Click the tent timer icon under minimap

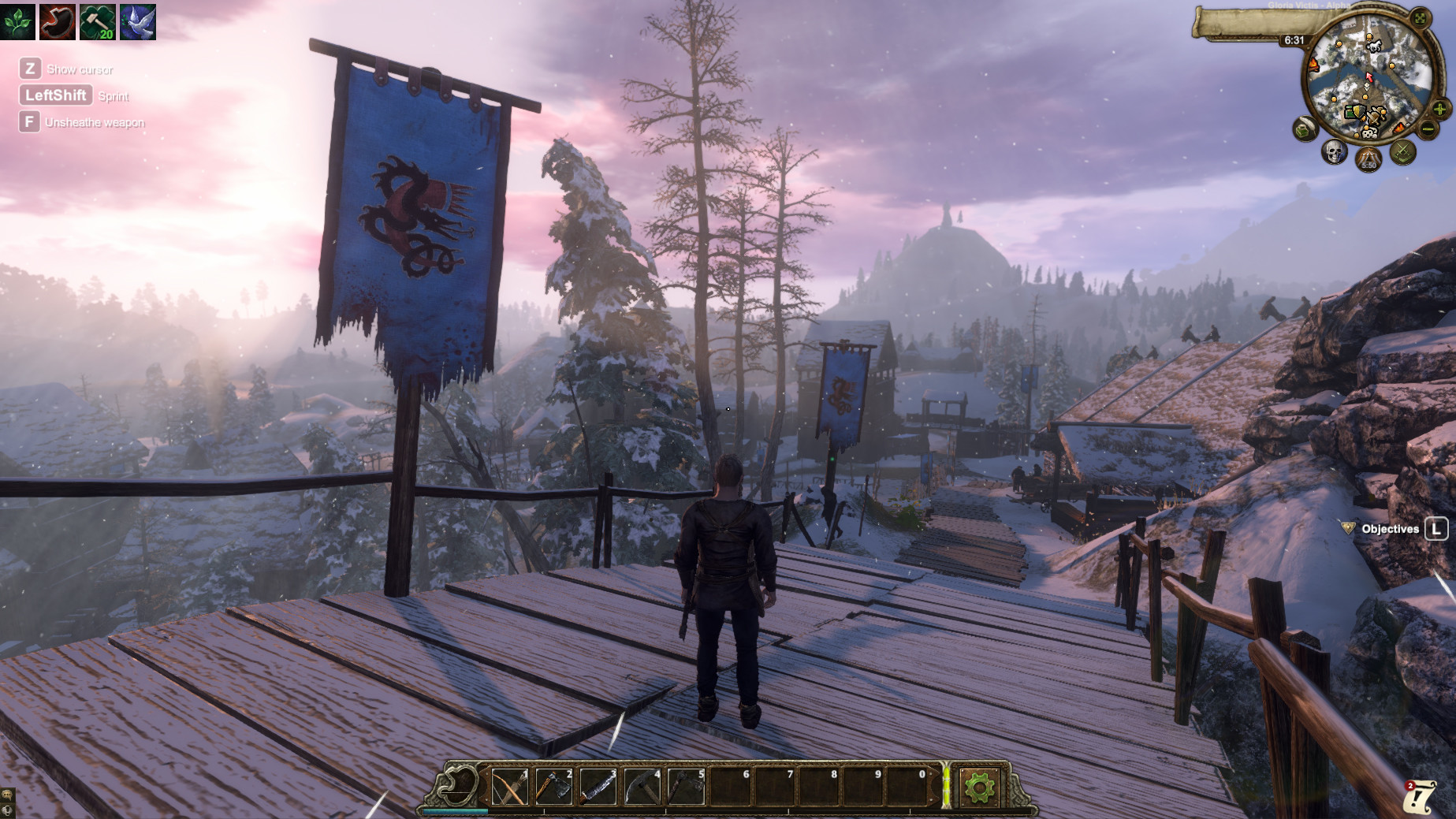coord(1368,158)
